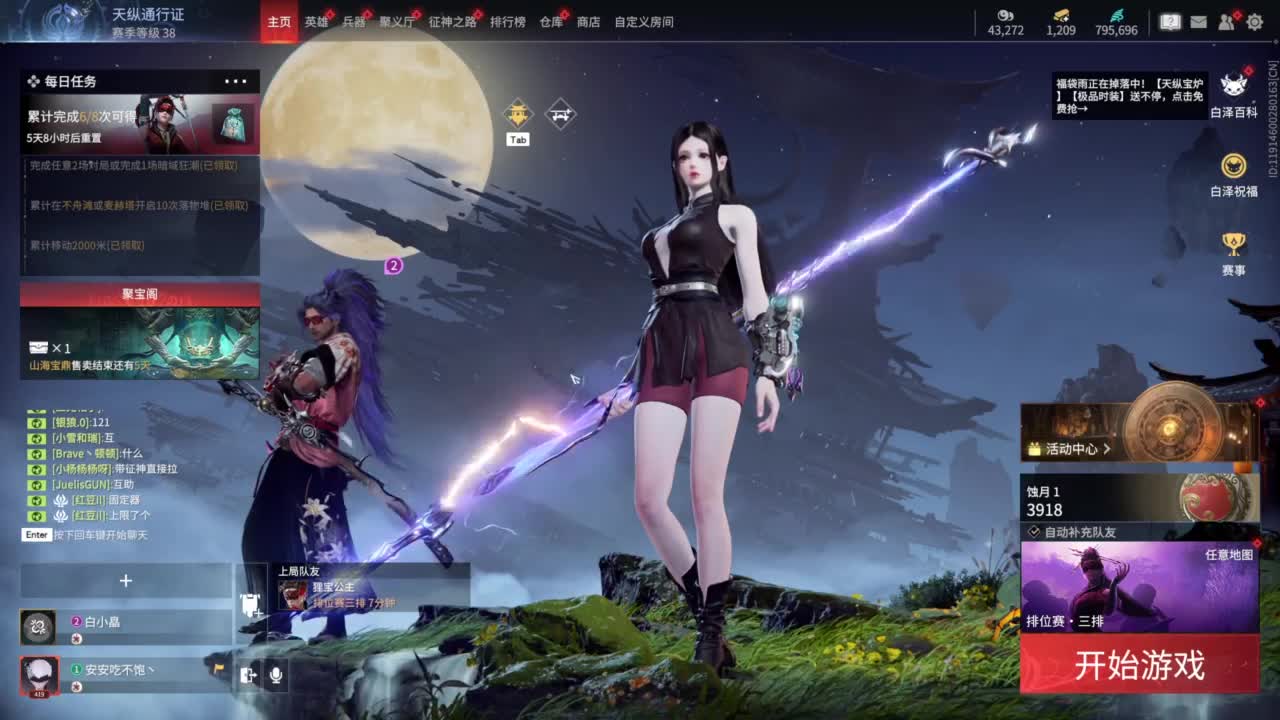Screen dimensions: 1280x720
Task: Open the friends list icon
Action: (x=1226, y=22)
